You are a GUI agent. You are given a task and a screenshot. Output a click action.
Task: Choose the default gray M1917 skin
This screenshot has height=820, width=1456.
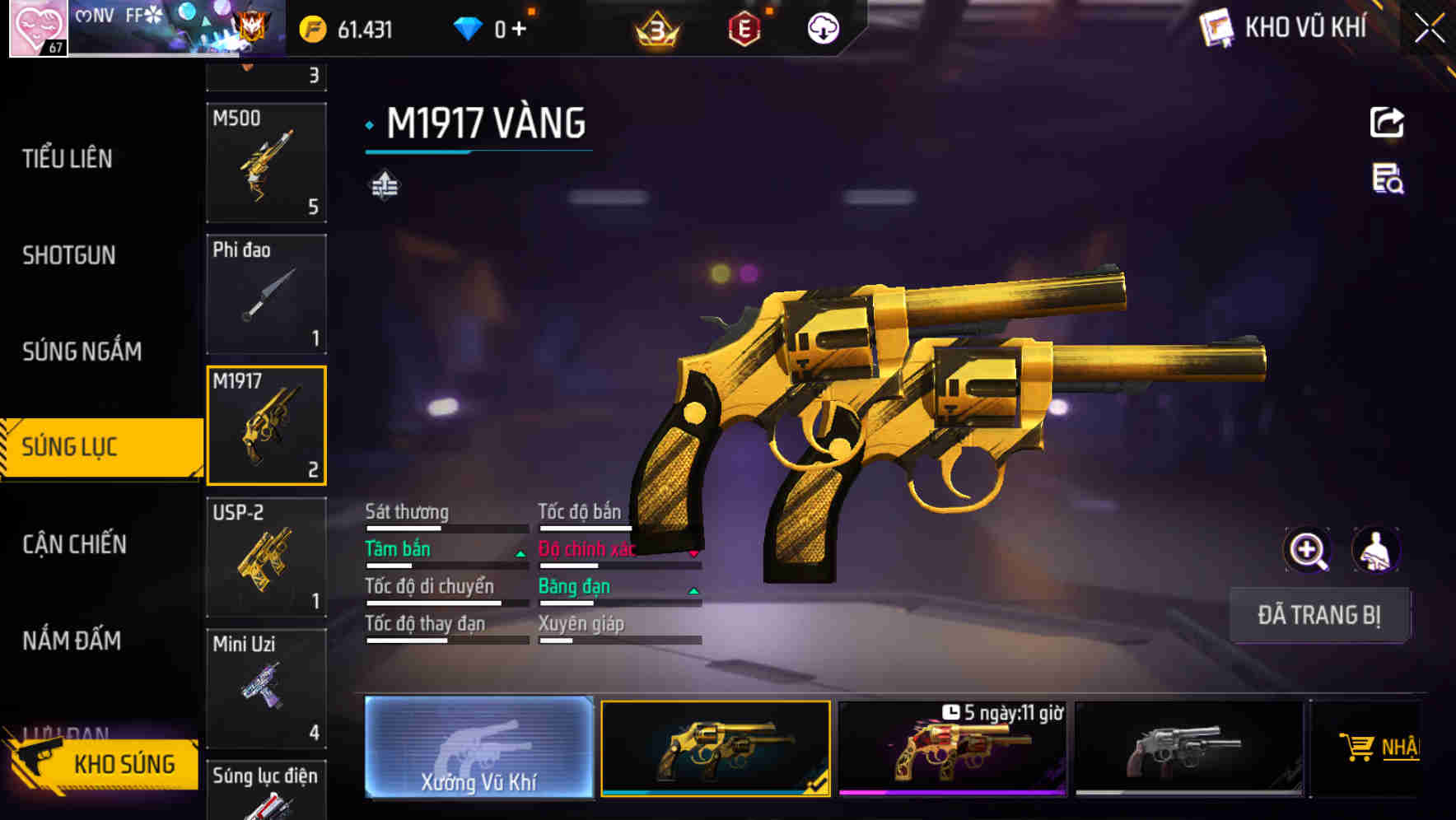pos(1188,749)
